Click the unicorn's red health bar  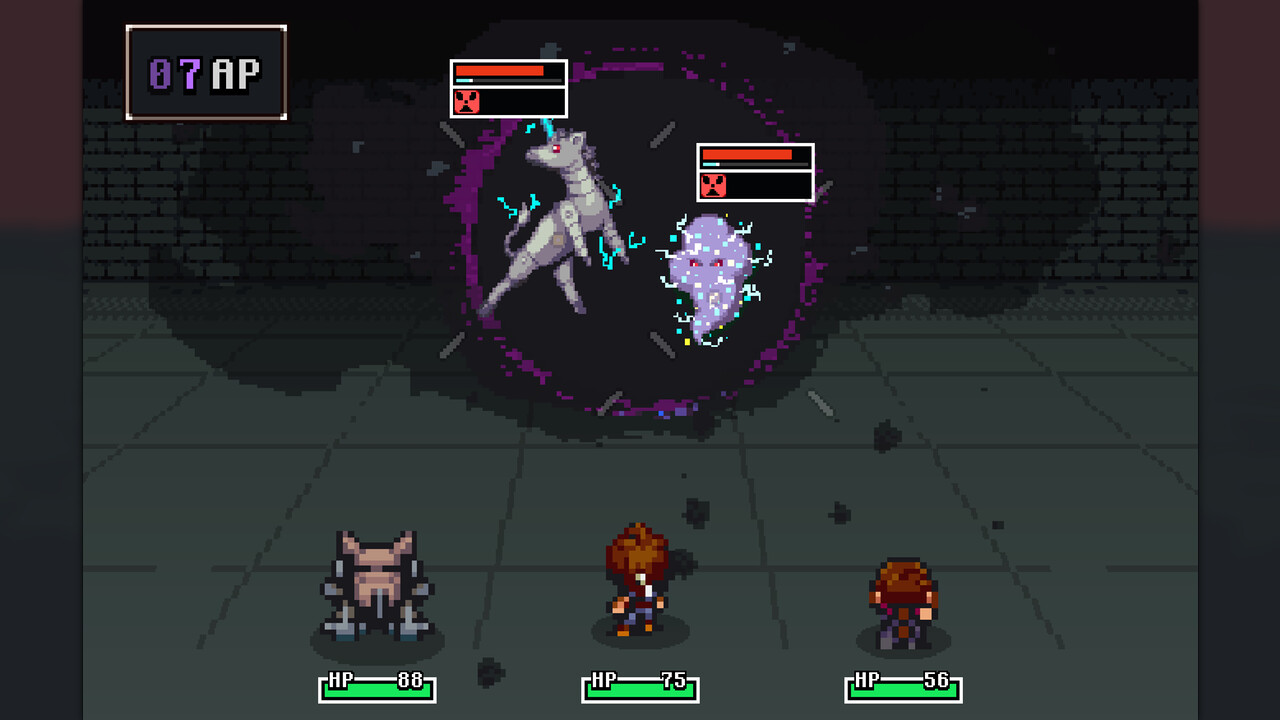click(500, 72)
